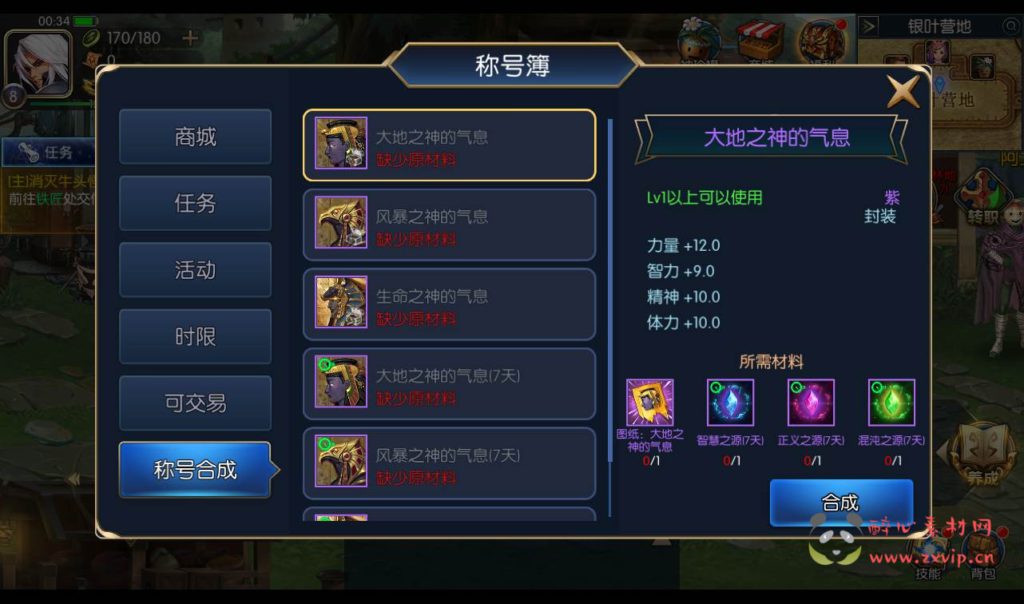1024x604 pixels.
Task: Switch to the 可交易 tab
Action: coord(195,403)
